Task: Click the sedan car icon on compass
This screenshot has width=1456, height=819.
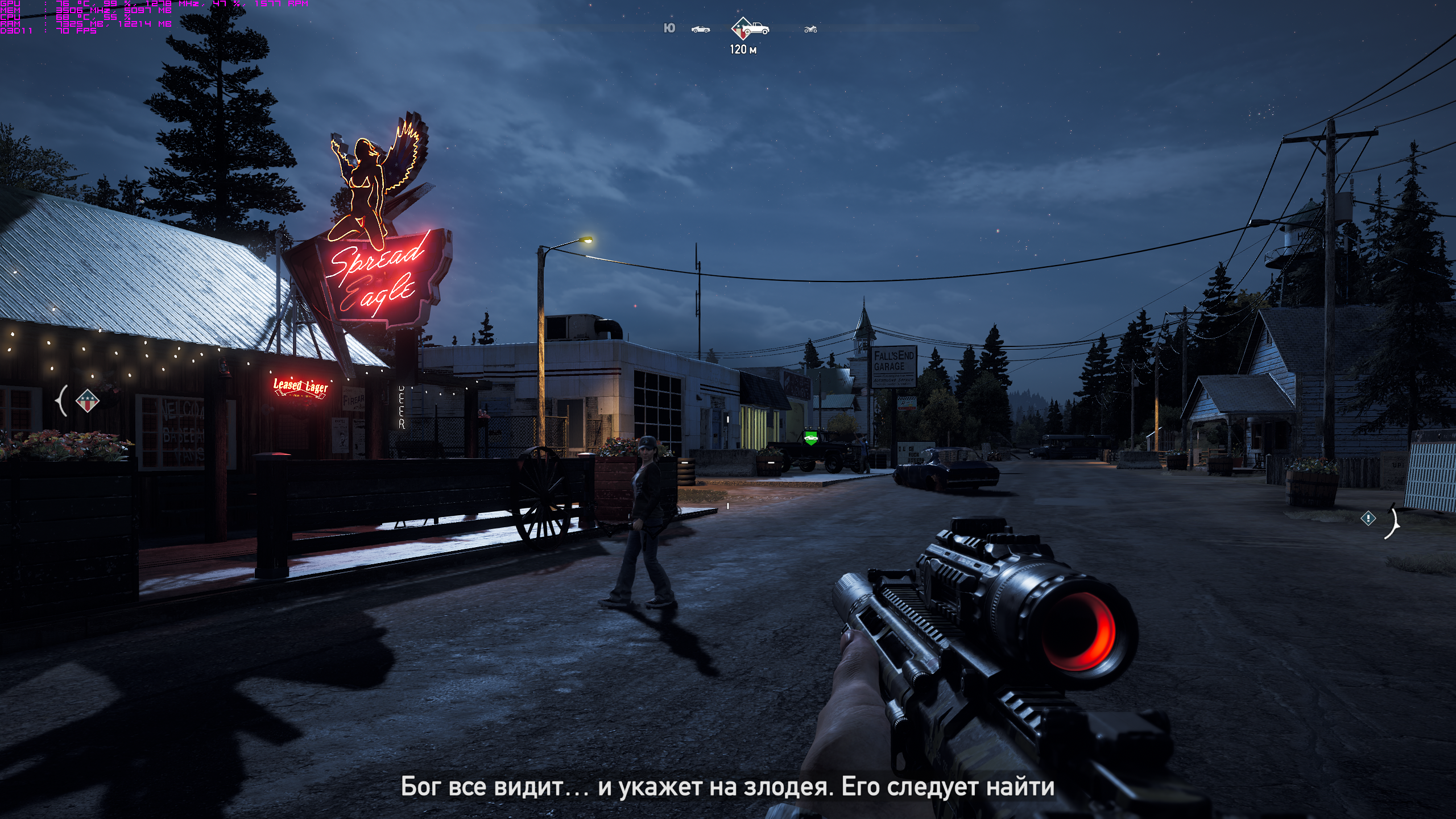Action: click(700, 29)
